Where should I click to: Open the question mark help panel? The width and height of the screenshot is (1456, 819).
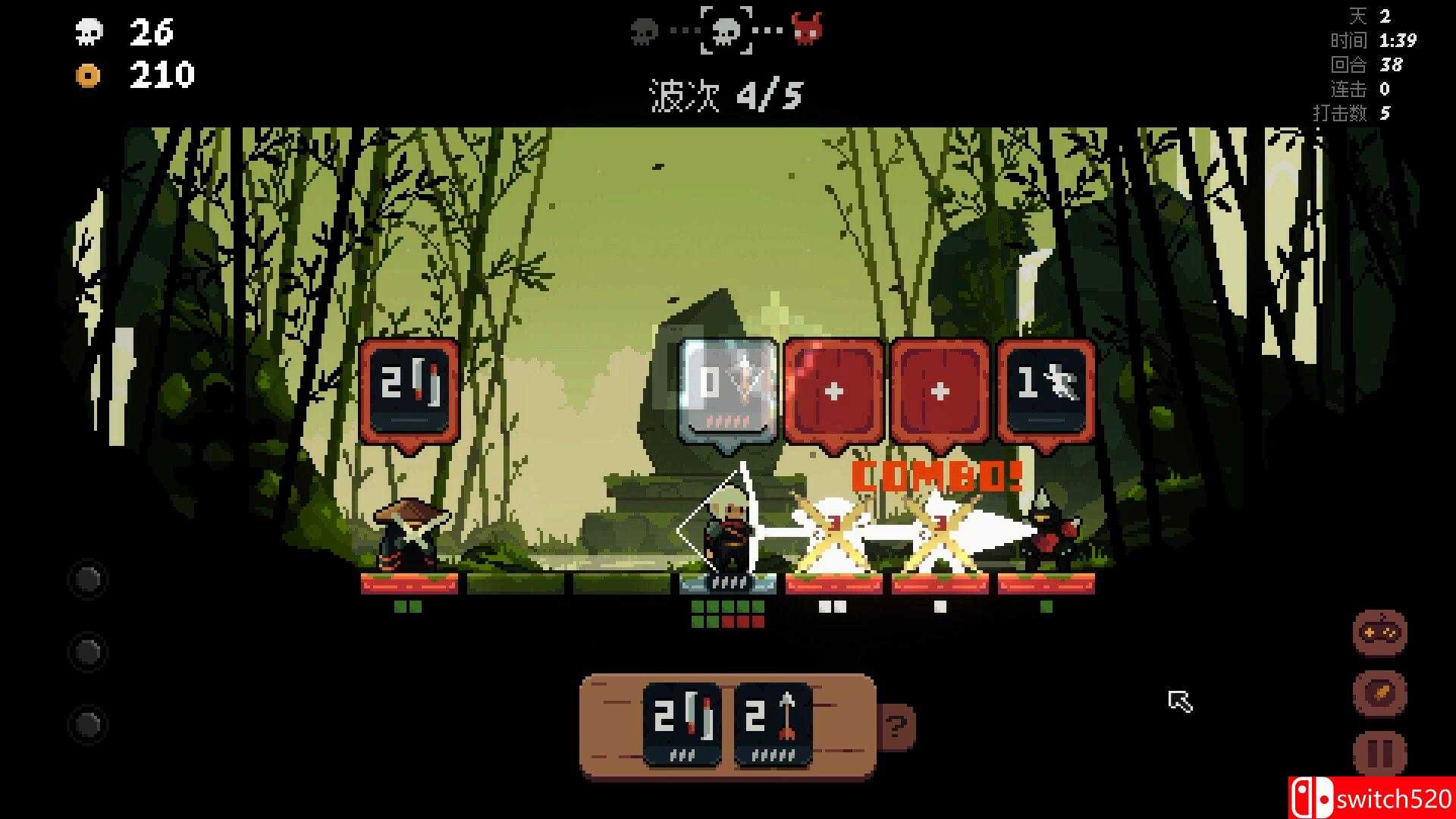tap(898, 726)
